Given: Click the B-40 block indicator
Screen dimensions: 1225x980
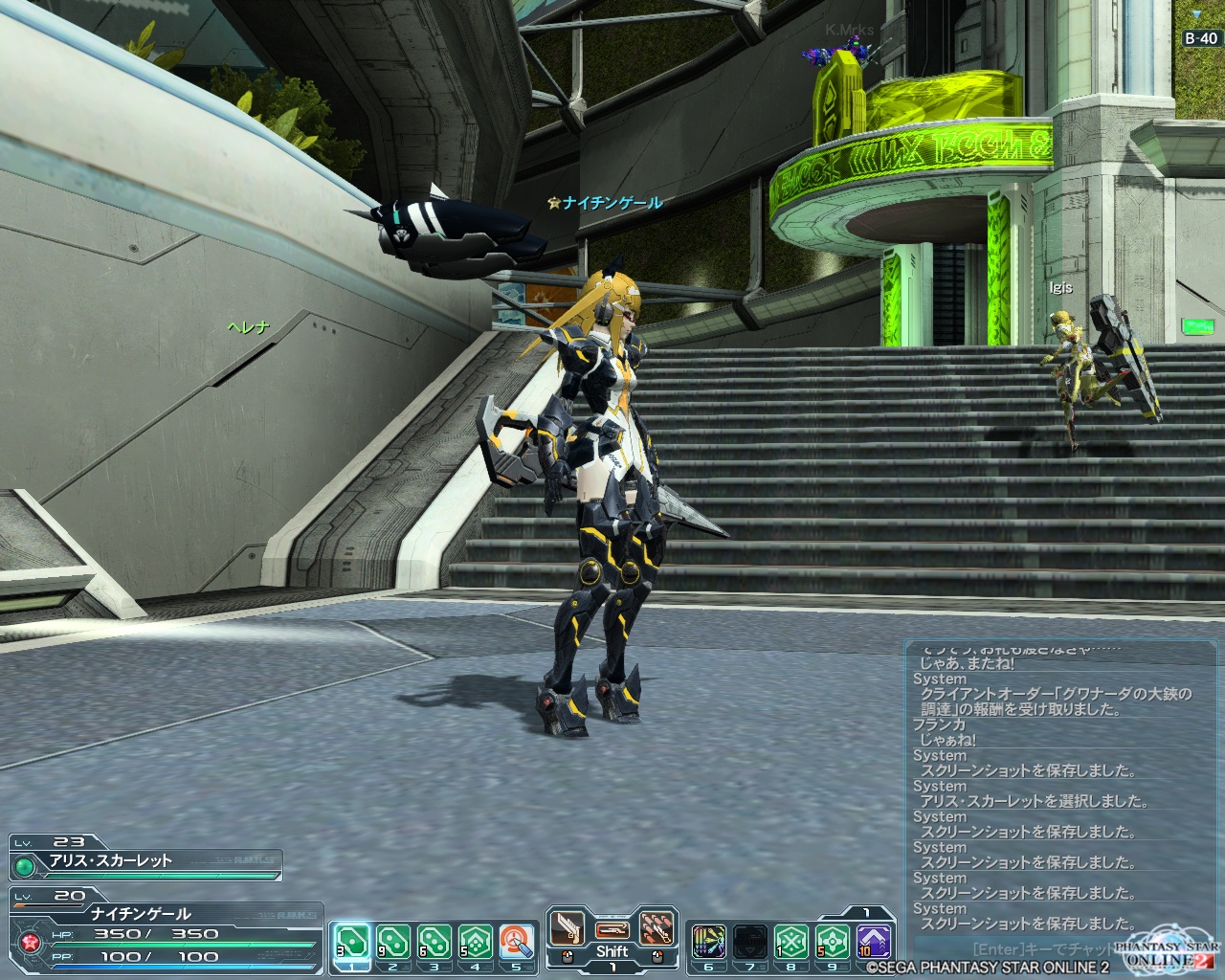Looking at the screenshot, I should coord(1201,38).
